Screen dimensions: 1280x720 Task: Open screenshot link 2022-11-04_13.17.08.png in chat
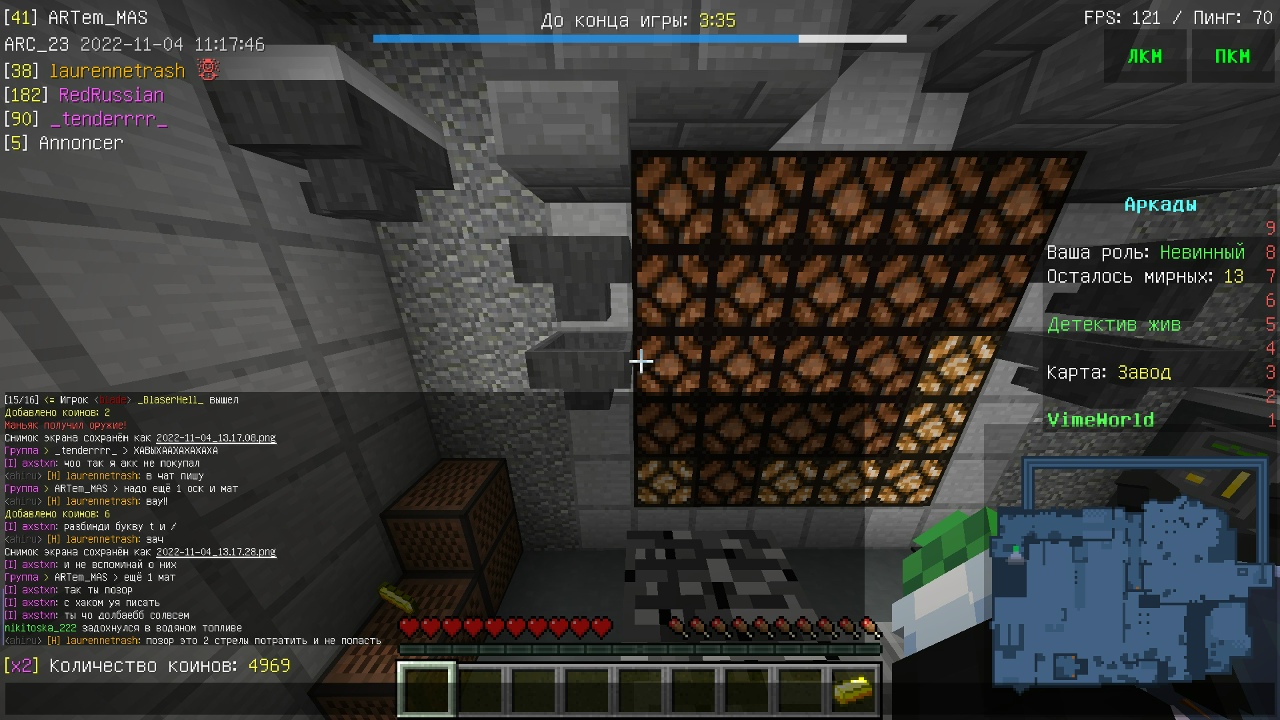coord(215,438)
